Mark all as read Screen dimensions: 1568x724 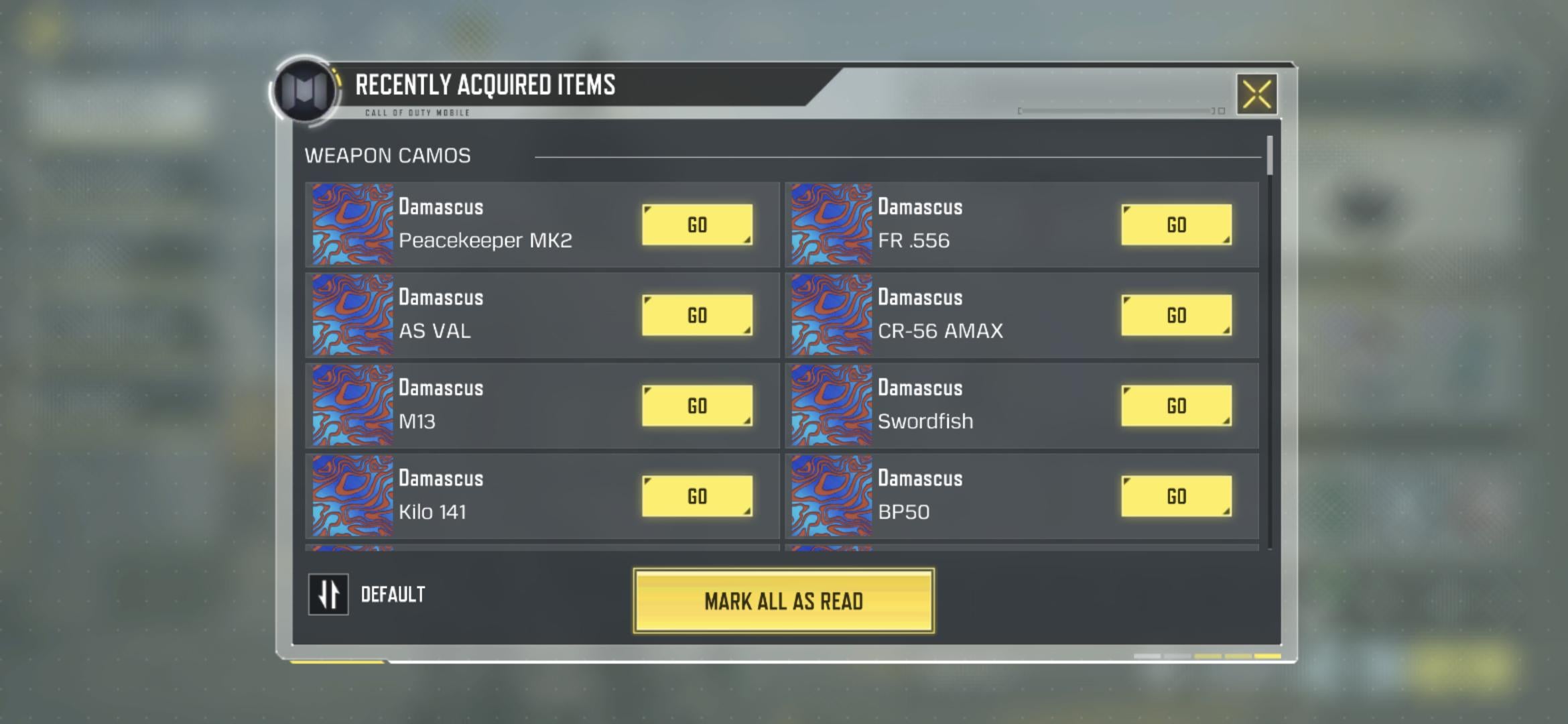[783, 601]
